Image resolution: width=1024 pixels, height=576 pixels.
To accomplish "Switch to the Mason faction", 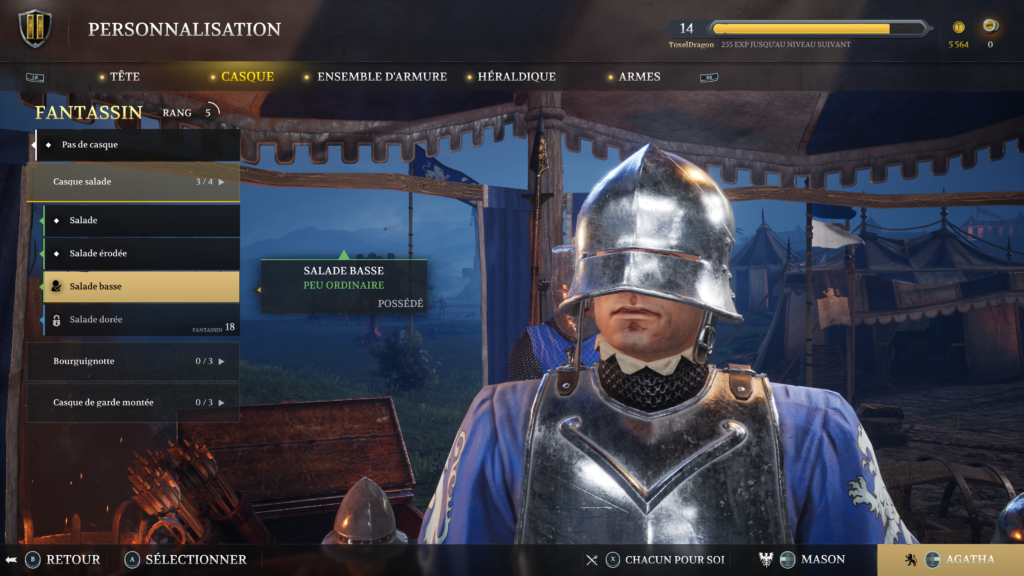I will [x=811, y=559].
